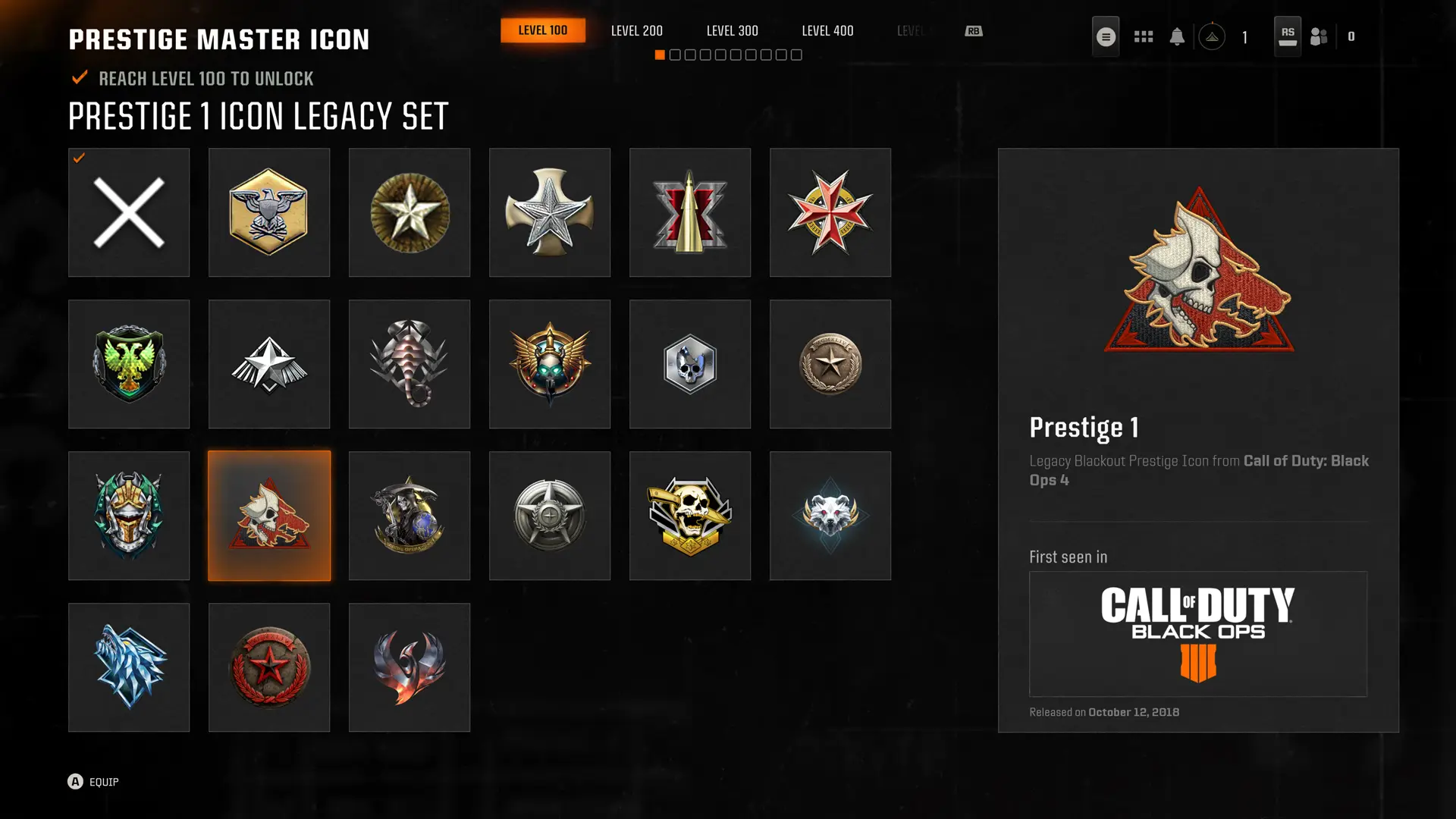Image resolution: width=1456 pixels, height=819 pixels.
Task: Select the first page indicator square
Action: pos(660,55)
